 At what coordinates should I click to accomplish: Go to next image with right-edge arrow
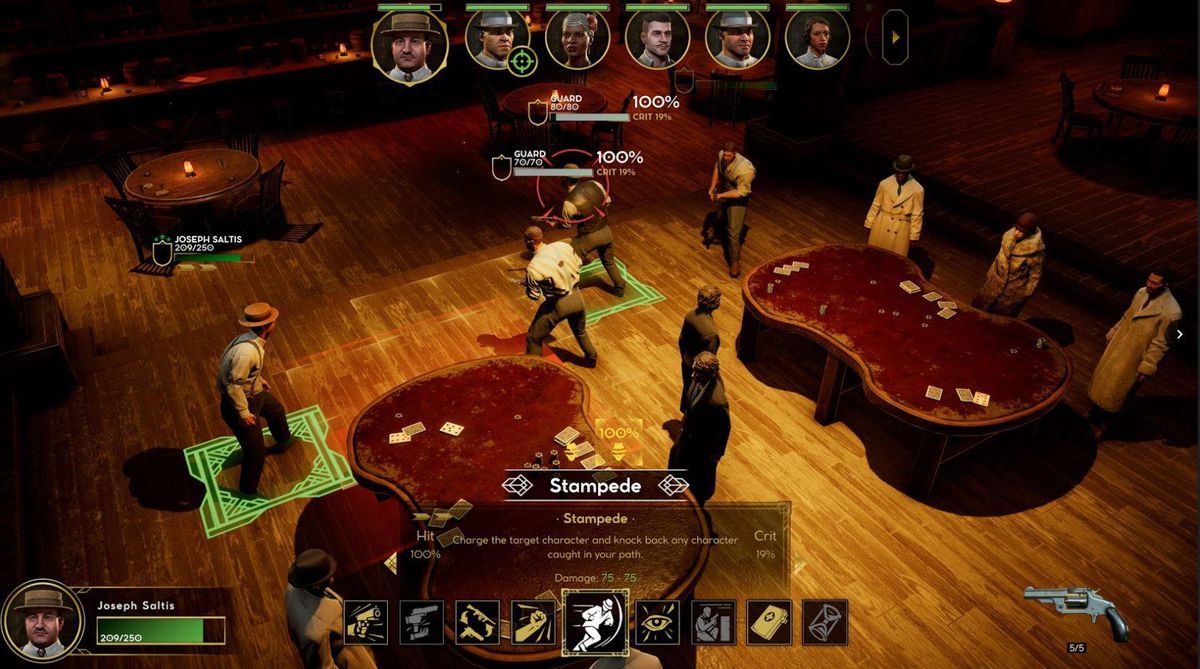(x=1179, y=335)
